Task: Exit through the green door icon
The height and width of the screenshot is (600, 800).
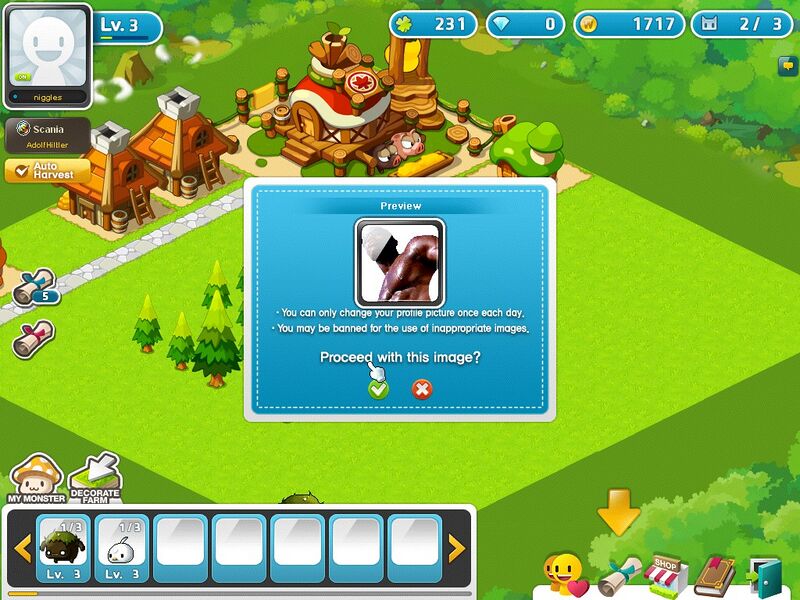Action: 765,577
